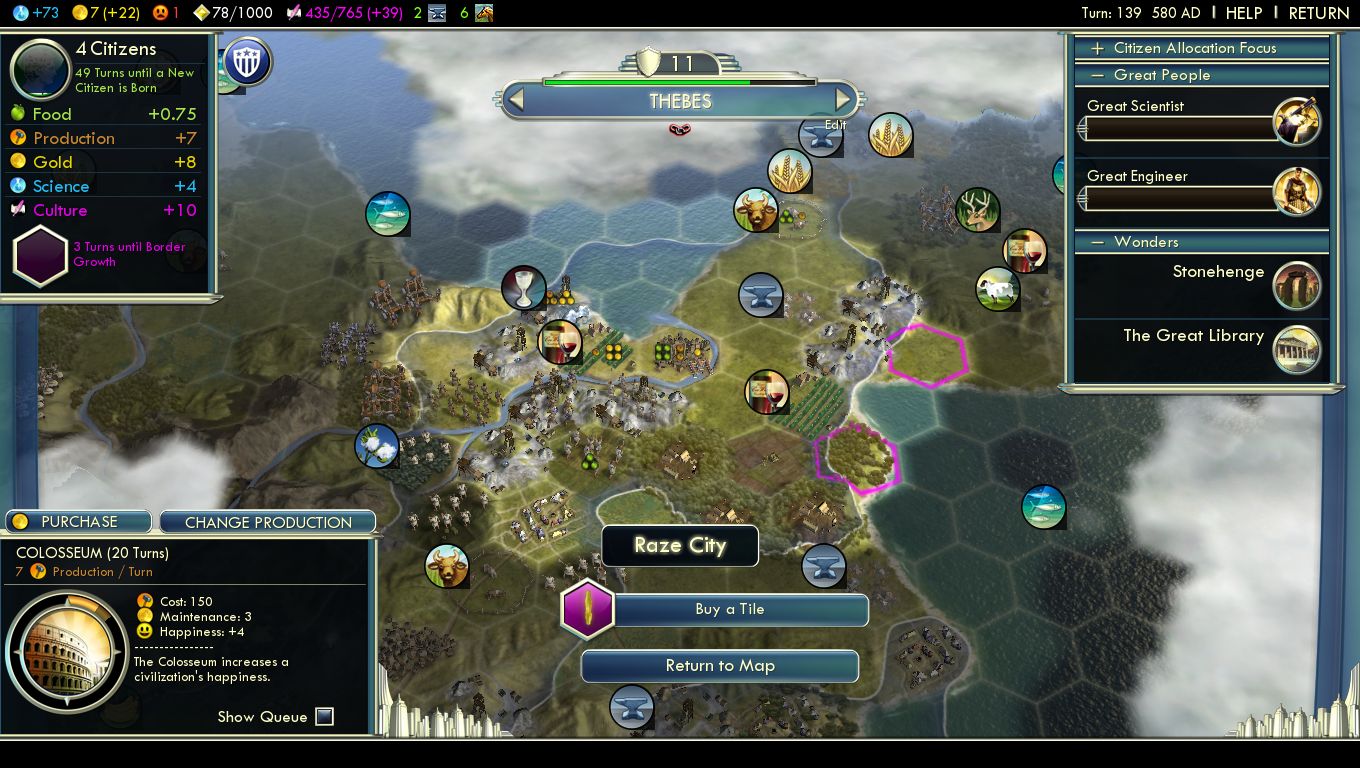Click the Raze City button
The height and width of the screenshot is (768, 1360).
click(680, 546)
